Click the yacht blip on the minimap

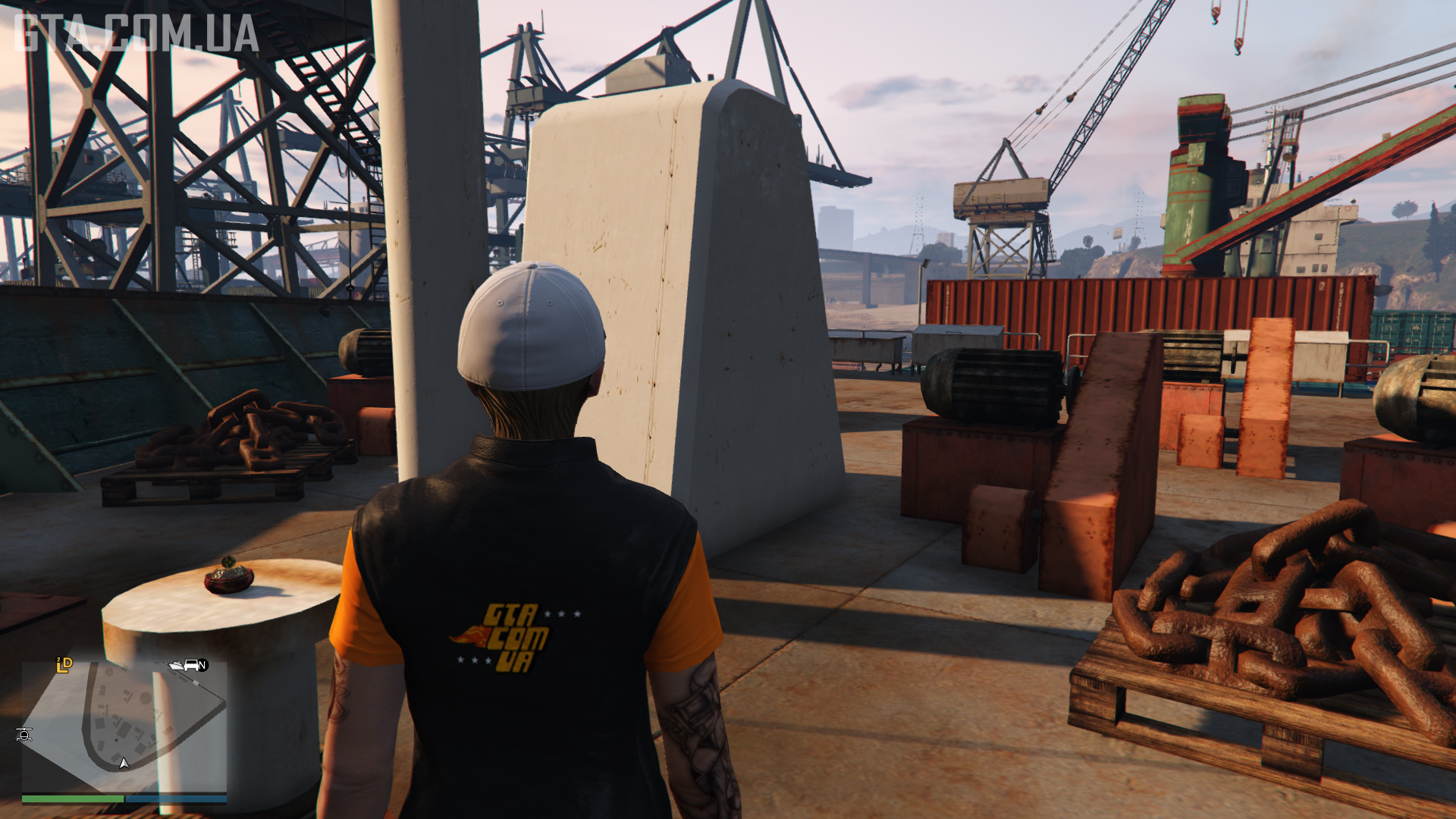coord(177,665)
